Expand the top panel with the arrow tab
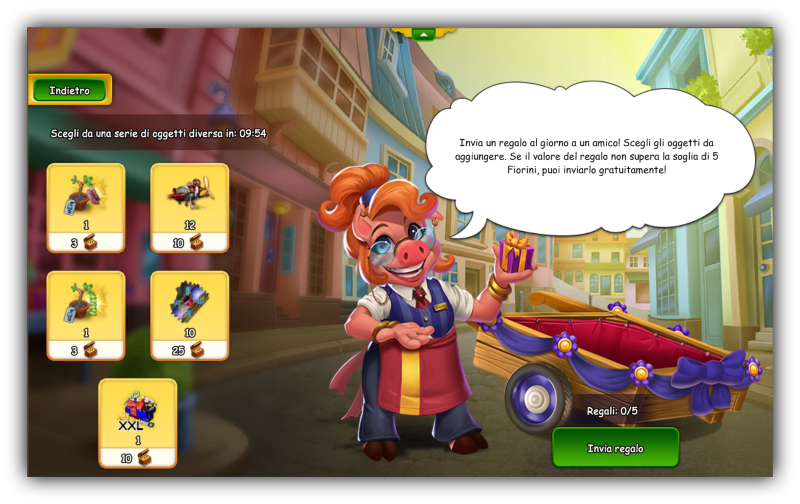Screen dimensions: 800x504 point(423,33)
